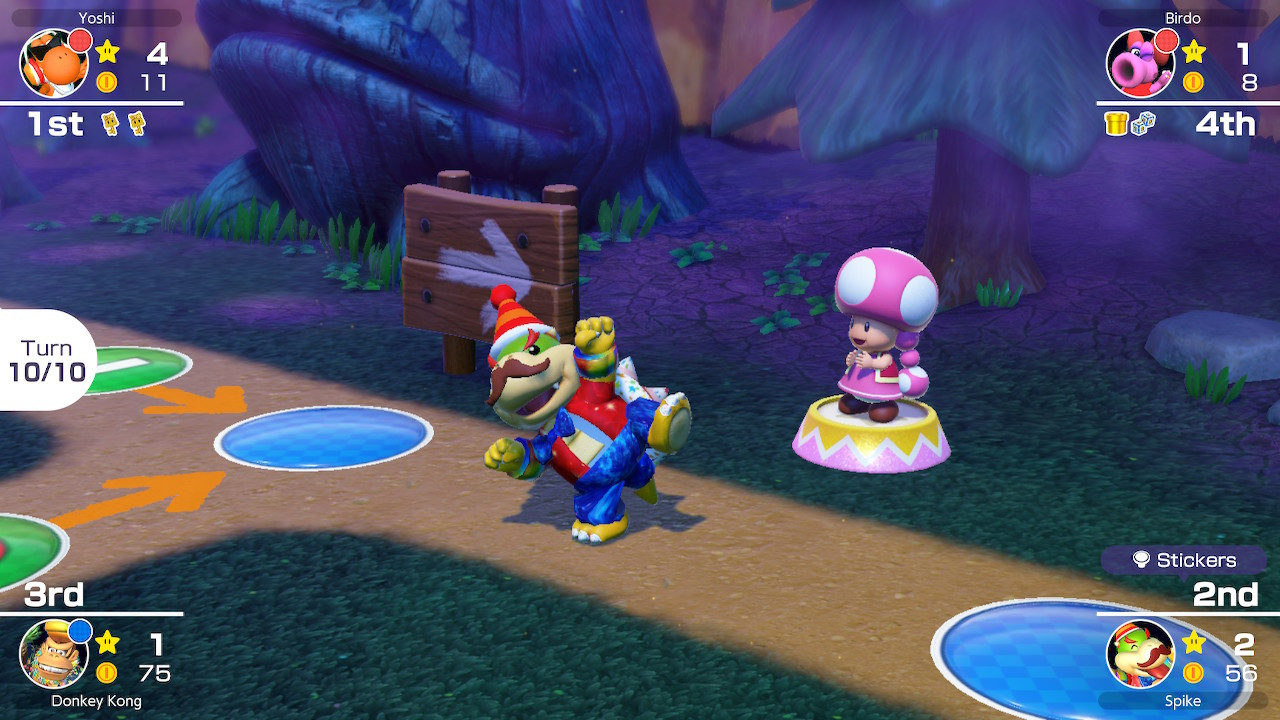
Task: Click the Coin icon beside Yoshi's coin count
Action: tap(106, 81)
